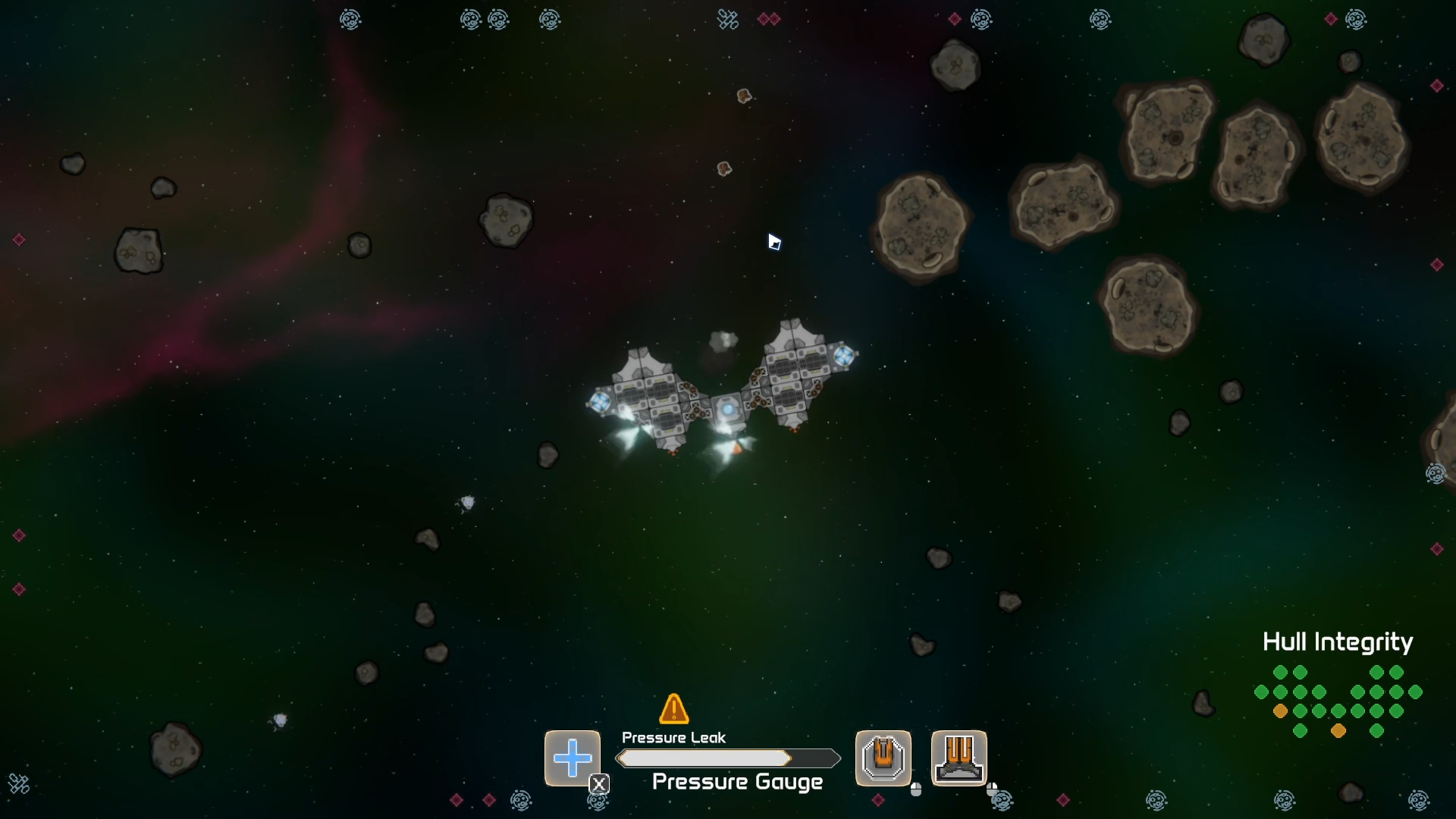Click the mouse indicator beside the drill slot

917,791
